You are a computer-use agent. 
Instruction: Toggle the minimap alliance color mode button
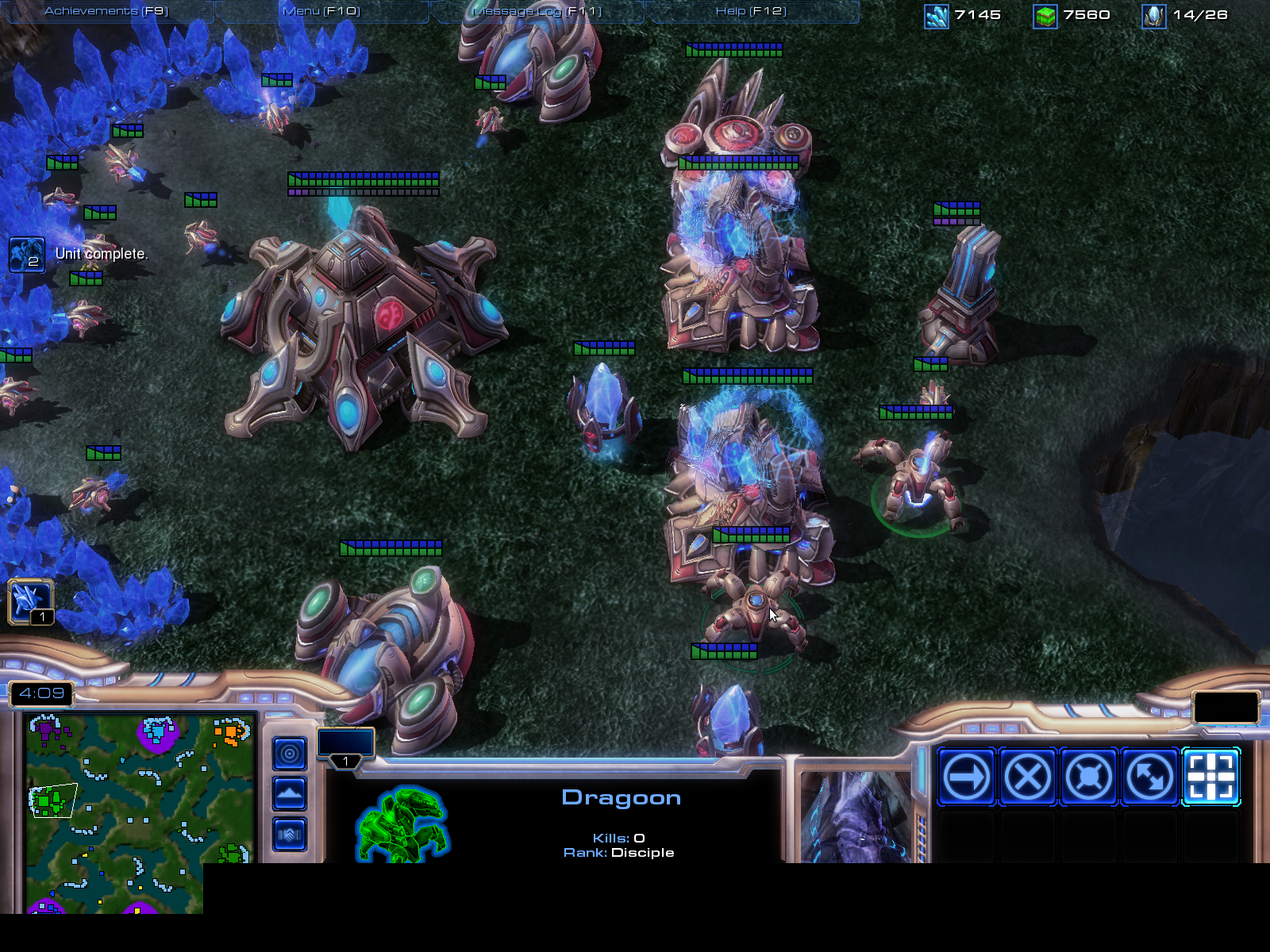pyautogui.click(x=290, y=834)
